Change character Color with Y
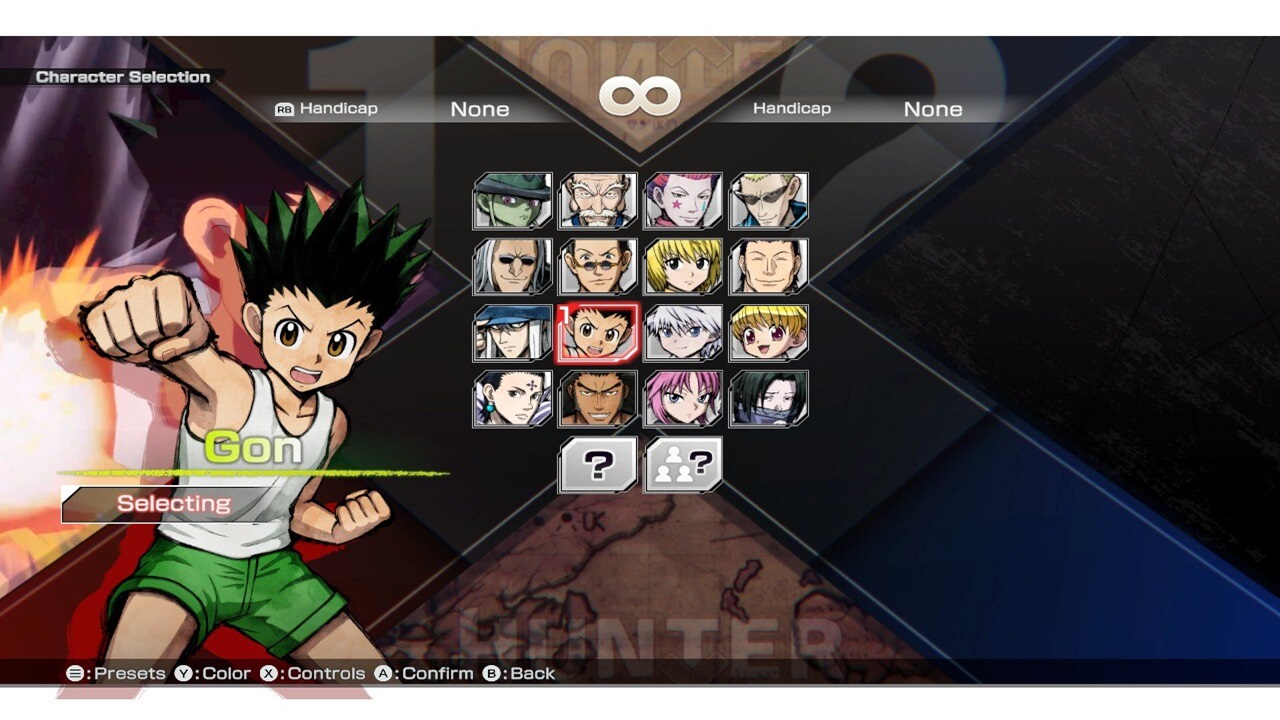 (x=213, y=673)
